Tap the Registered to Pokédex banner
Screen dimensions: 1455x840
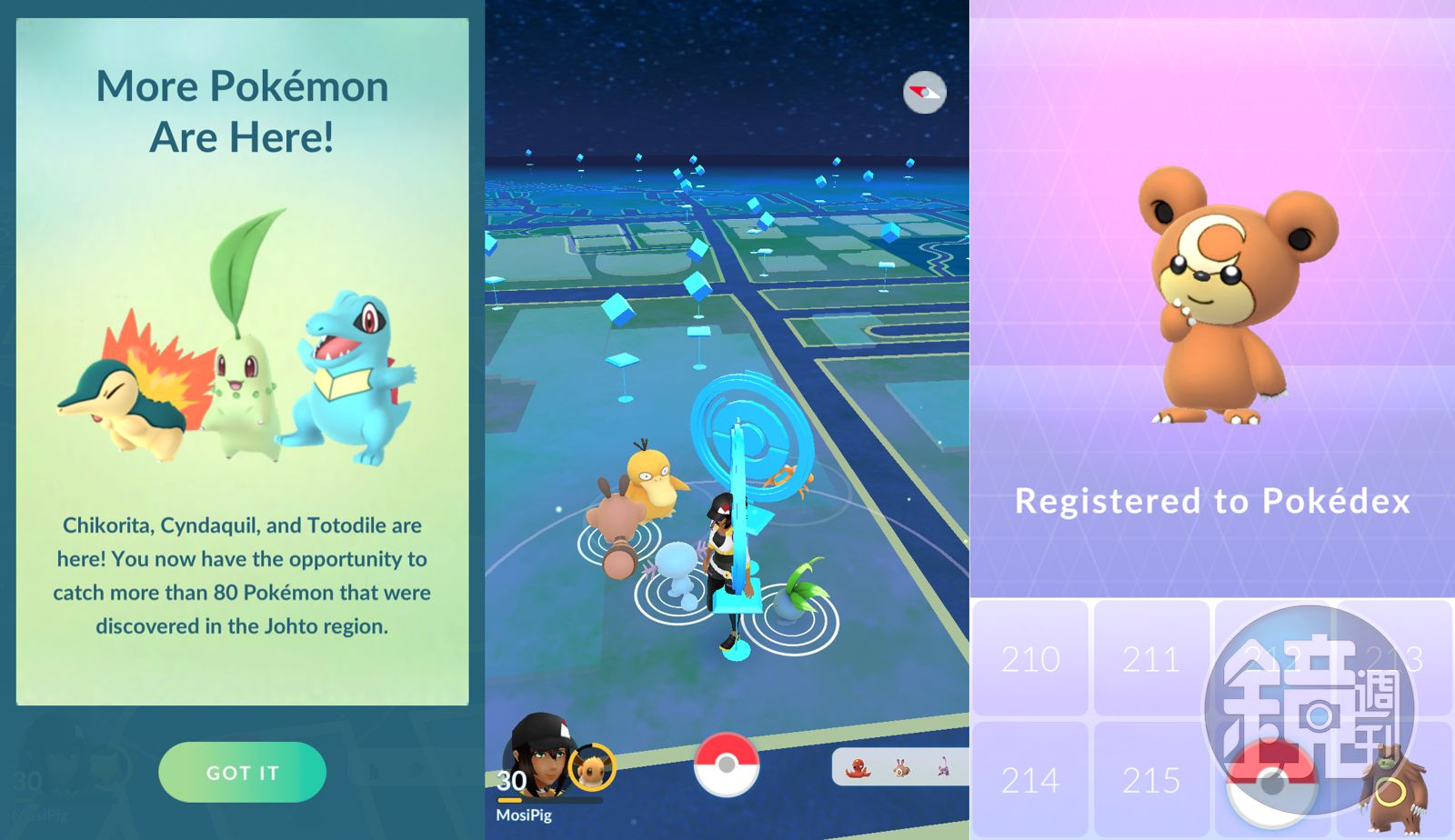point(1214,501)
